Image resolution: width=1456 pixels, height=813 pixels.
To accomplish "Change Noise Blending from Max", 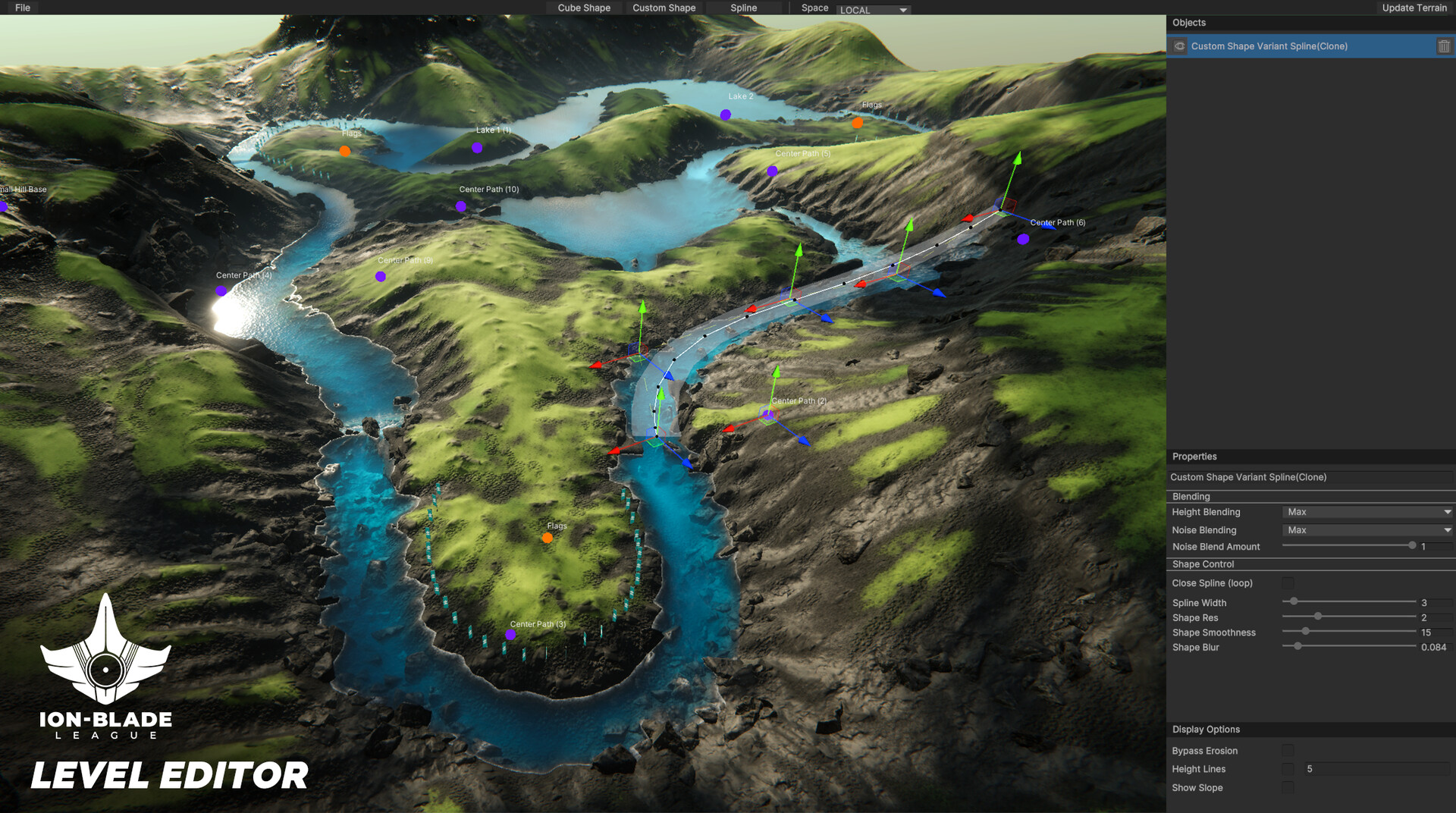I will coord(1365,530).
